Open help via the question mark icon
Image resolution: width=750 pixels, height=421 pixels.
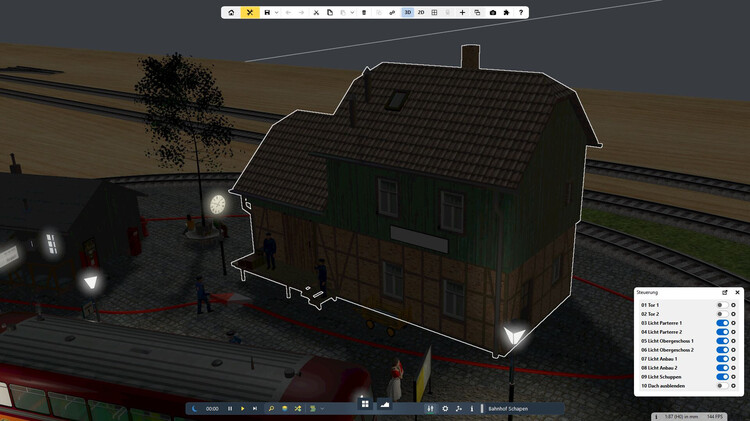click(521, 12)
